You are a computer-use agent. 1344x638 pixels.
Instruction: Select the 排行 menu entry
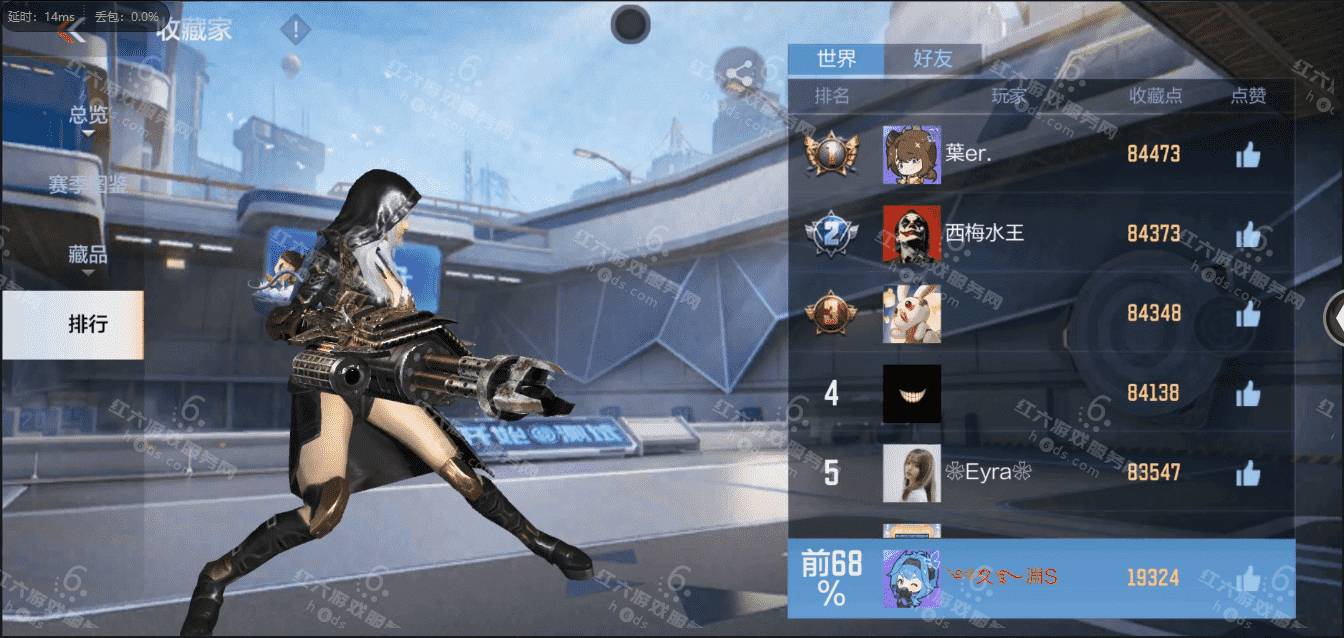pyautogui.click(x=88, y=324)
